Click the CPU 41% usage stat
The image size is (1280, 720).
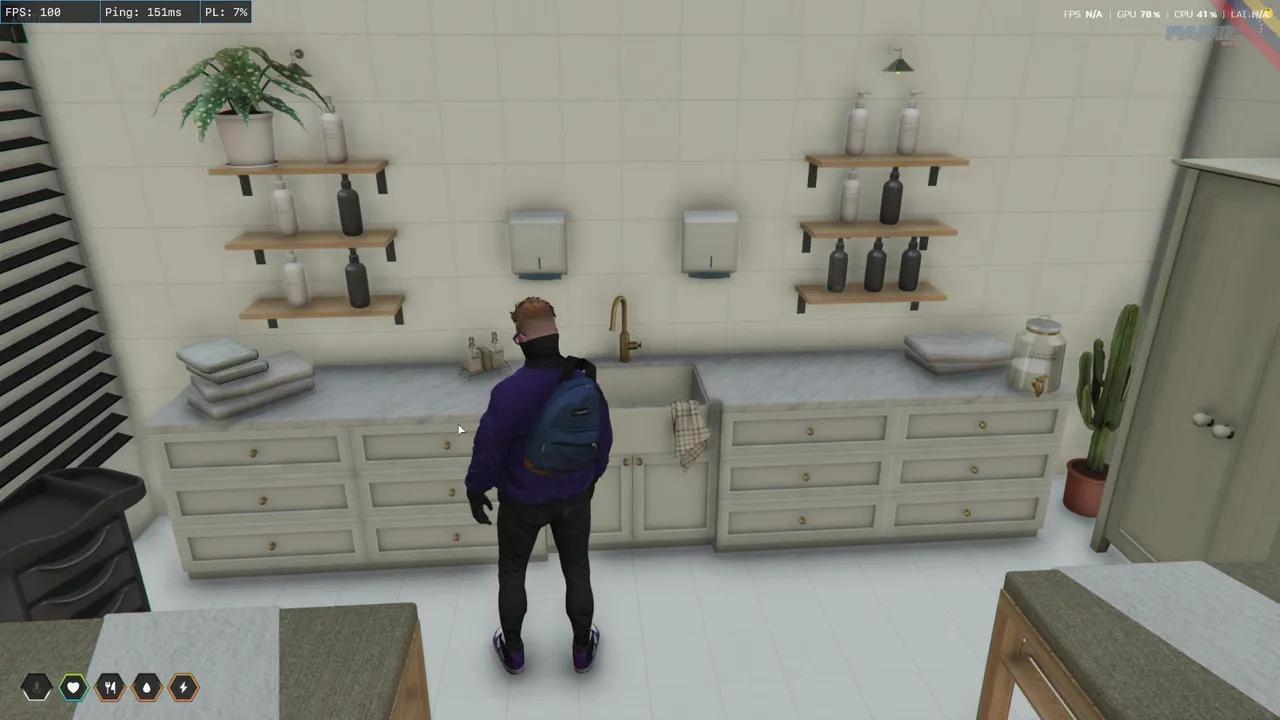[x=1195, y=14]
